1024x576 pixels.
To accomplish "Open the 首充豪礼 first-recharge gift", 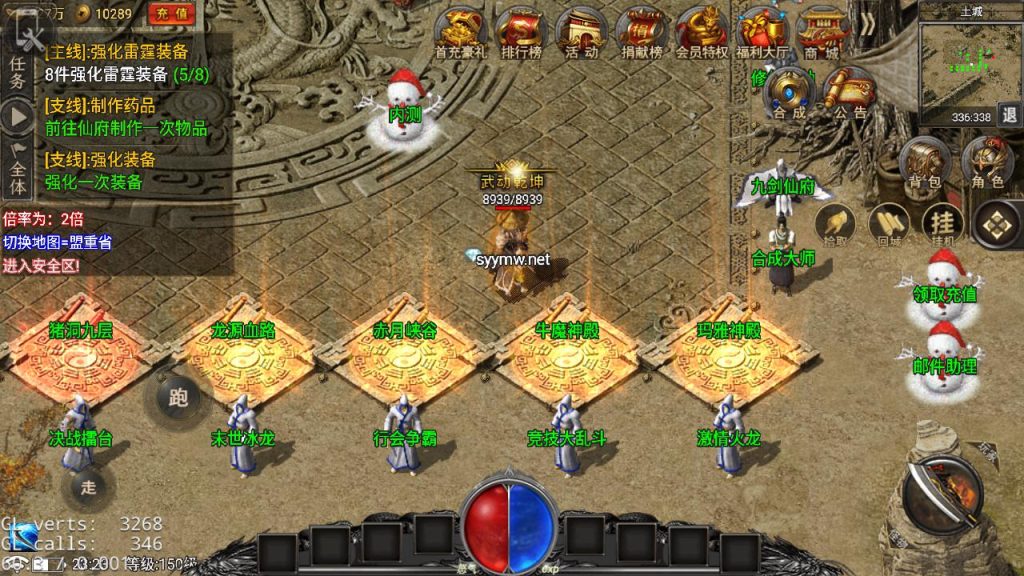I will 461,33.
